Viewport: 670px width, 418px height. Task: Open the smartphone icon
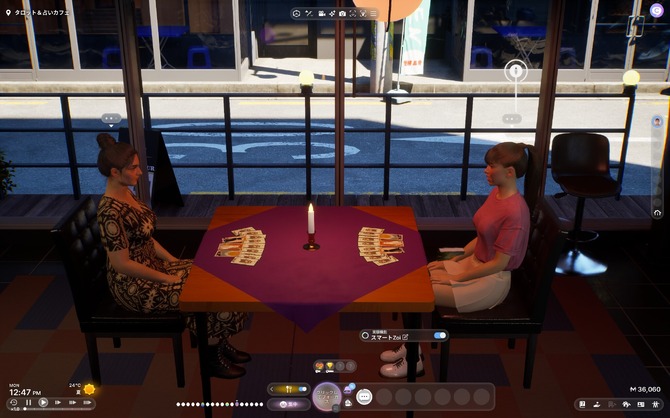tap(634, 28)
